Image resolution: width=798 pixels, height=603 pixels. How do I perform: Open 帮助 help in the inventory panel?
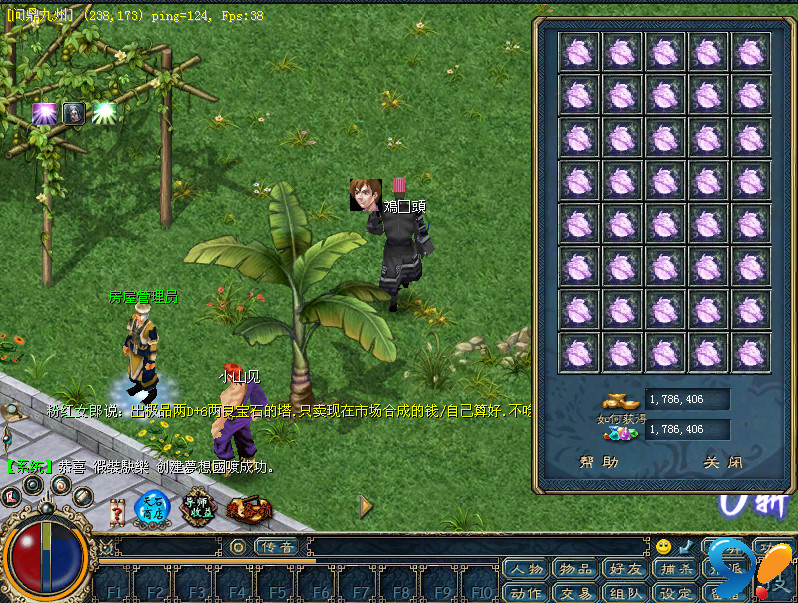click(599, 463)
